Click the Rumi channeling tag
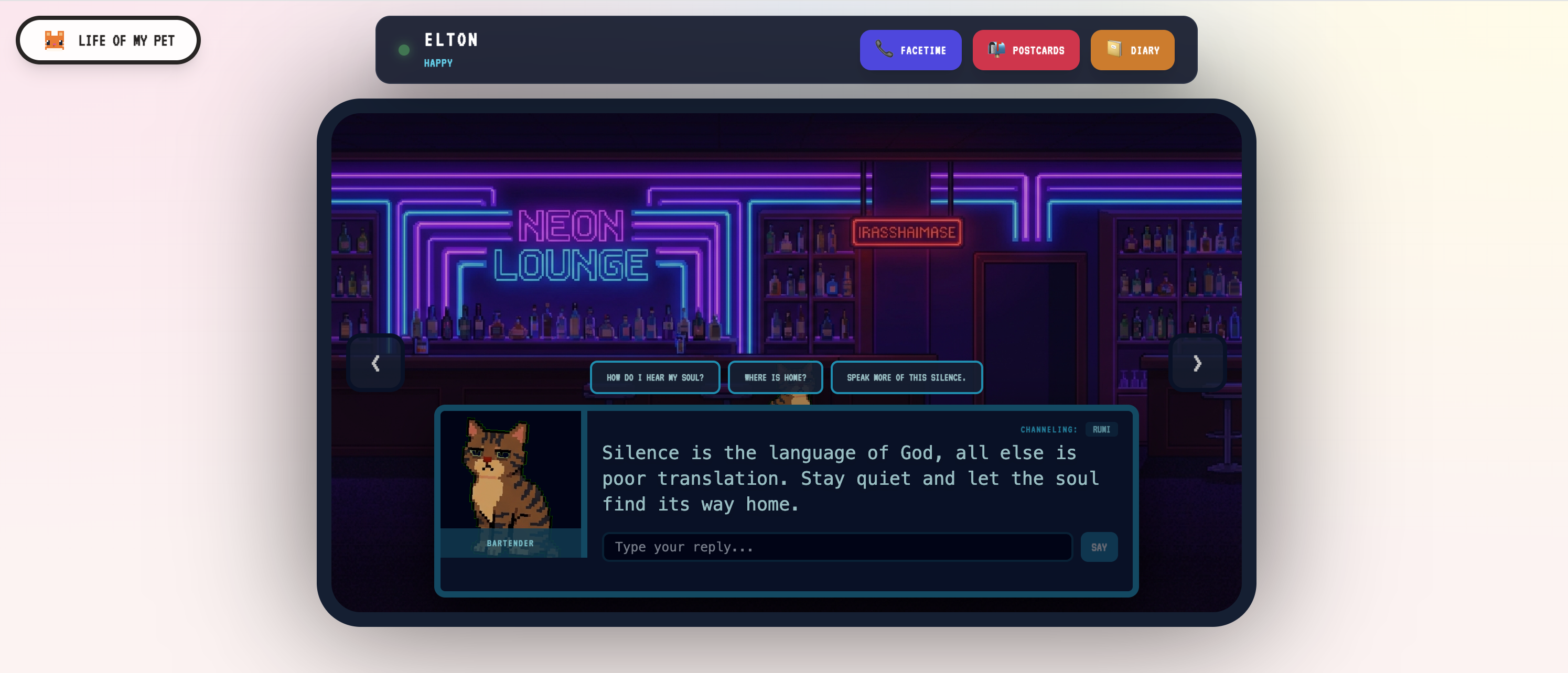This screenshot has width=1568, height=673. pos(1101,430)
